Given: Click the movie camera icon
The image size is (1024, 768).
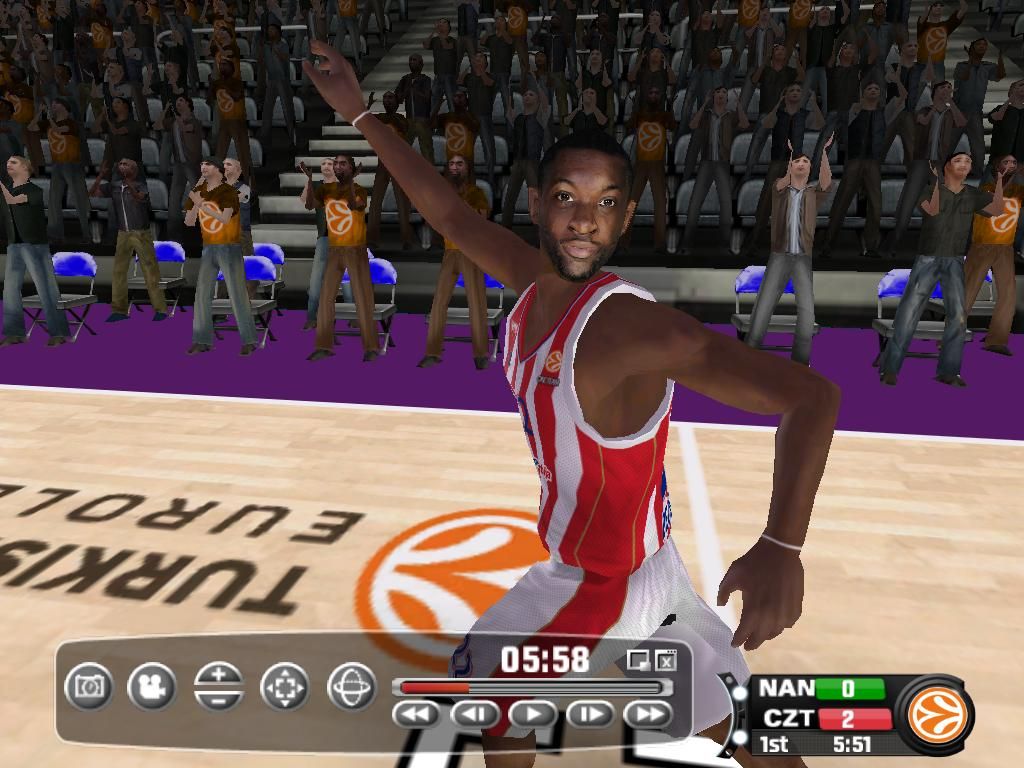Looking at the screenshot, I should tap(152, 687).
